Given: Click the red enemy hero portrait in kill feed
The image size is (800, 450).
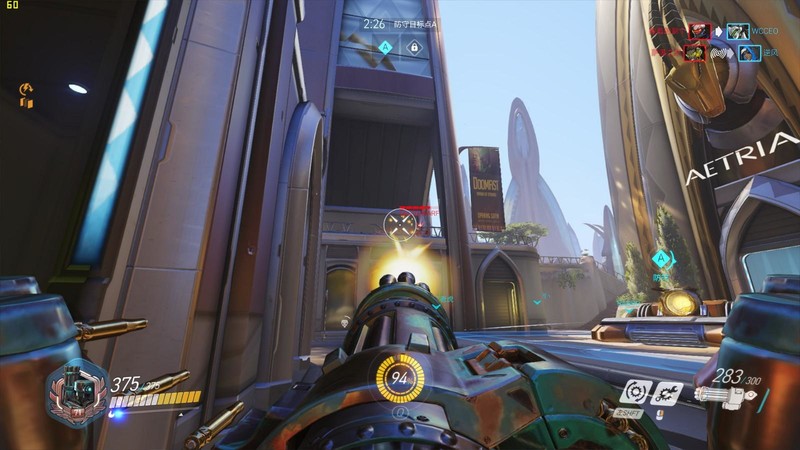Looking at the screenshot, I should (x=699, y=32).
